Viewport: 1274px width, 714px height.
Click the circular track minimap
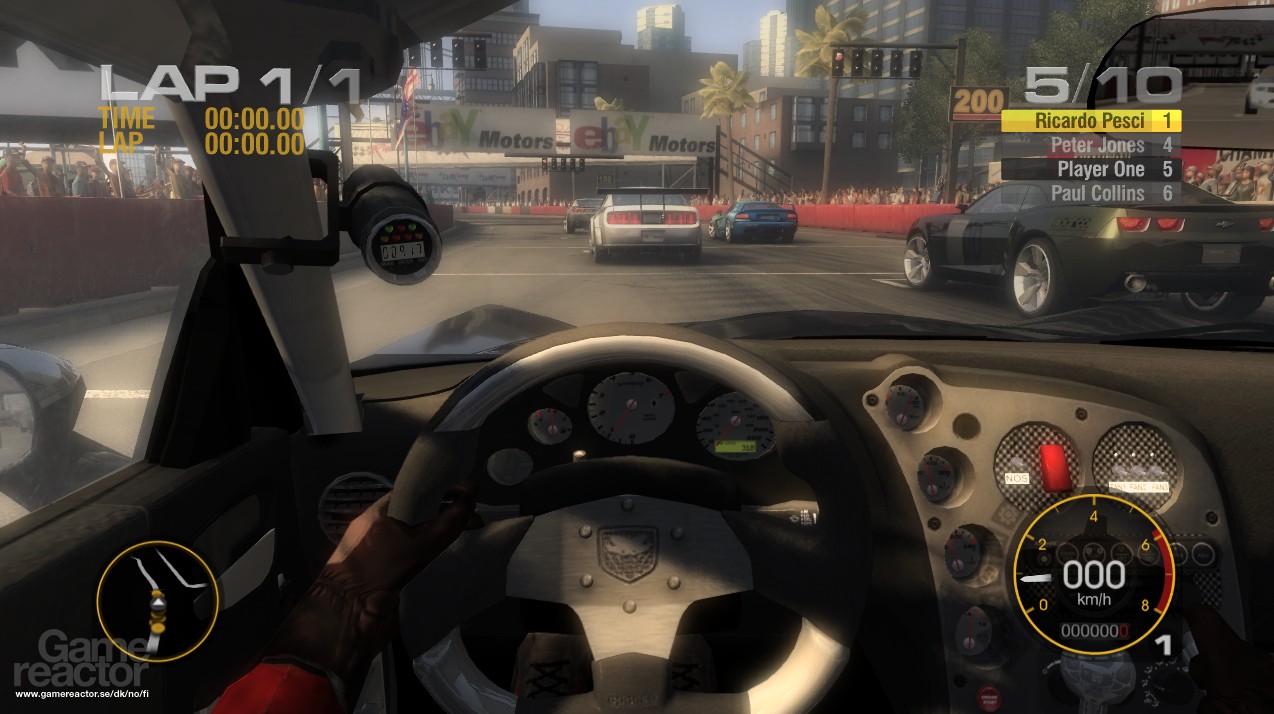coord(157,602)
